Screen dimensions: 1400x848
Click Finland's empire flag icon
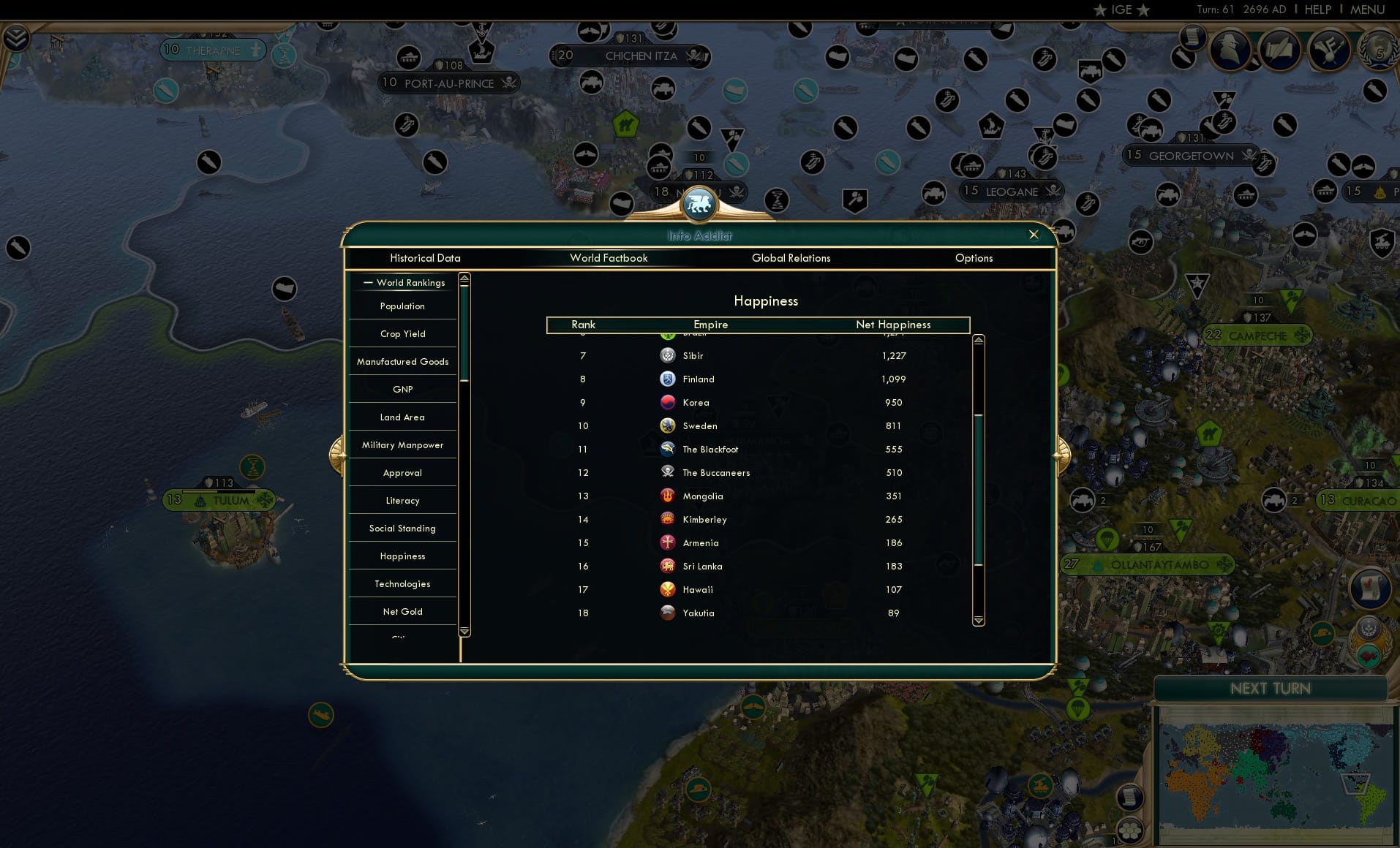[x=668, y=379]
